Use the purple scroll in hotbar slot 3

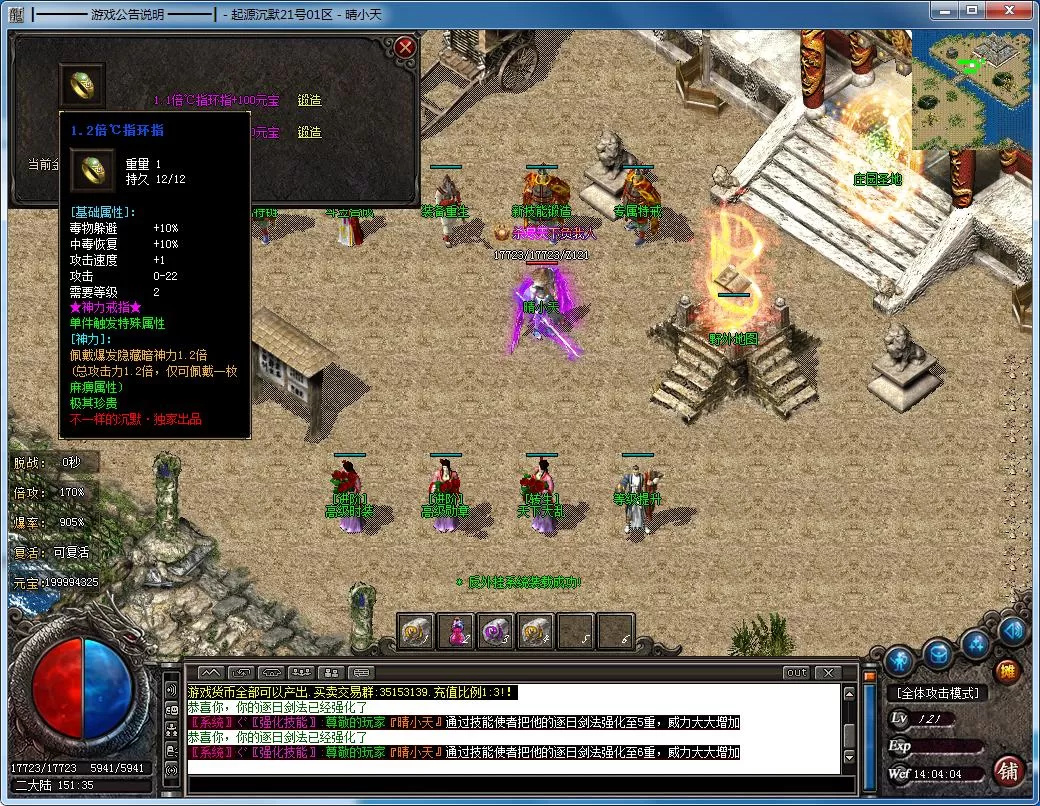496,631
